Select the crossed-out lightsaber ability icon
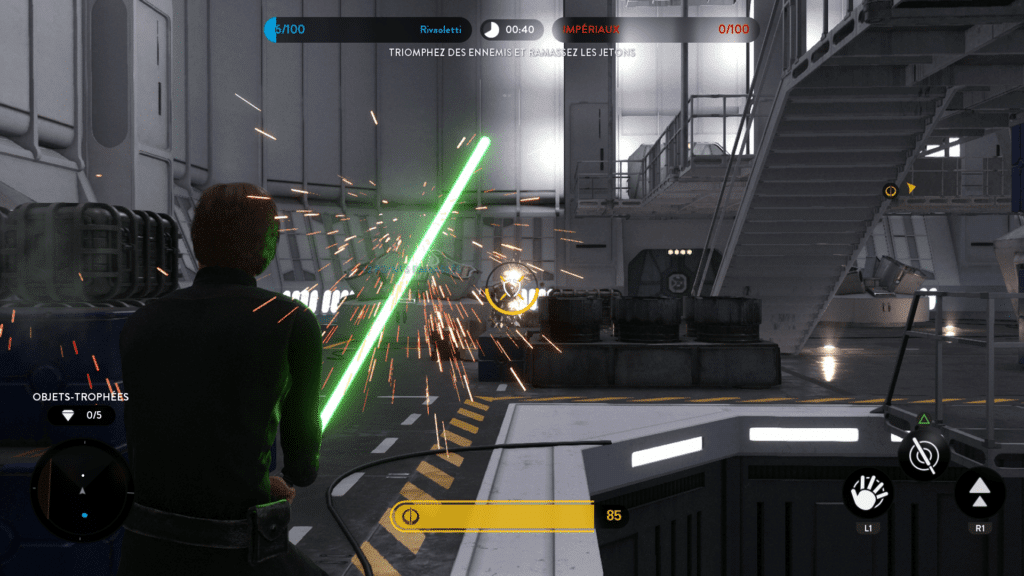Image resolution: width=1024 pixels, height=576 pixels. click(923, 455)
